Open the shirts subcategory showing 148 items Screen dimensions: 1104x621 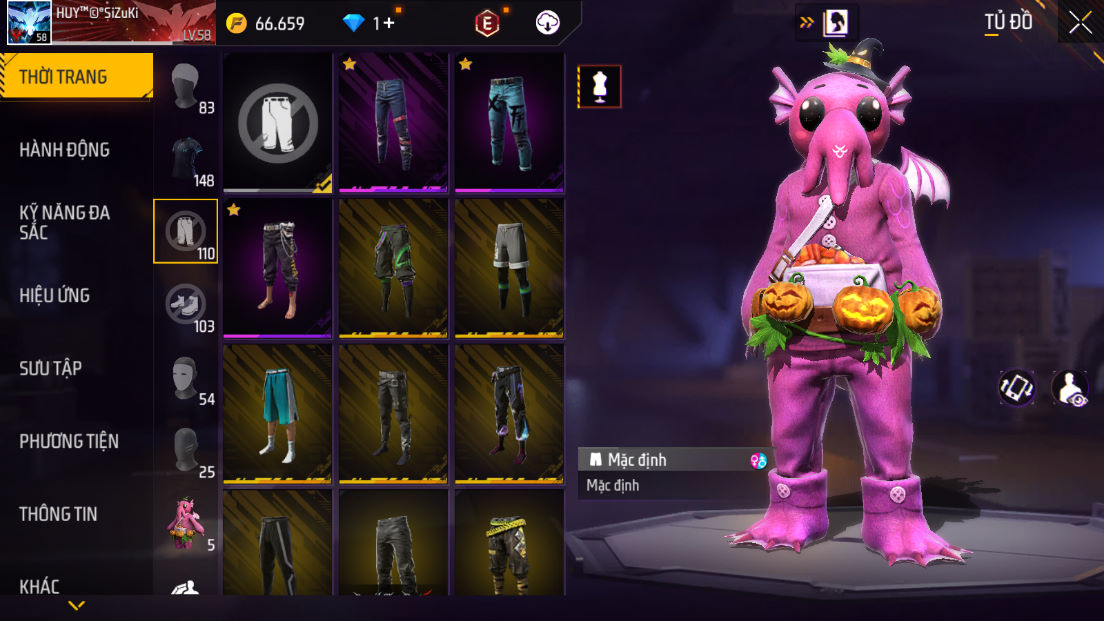pyautogui.click(x=186, y=160)
